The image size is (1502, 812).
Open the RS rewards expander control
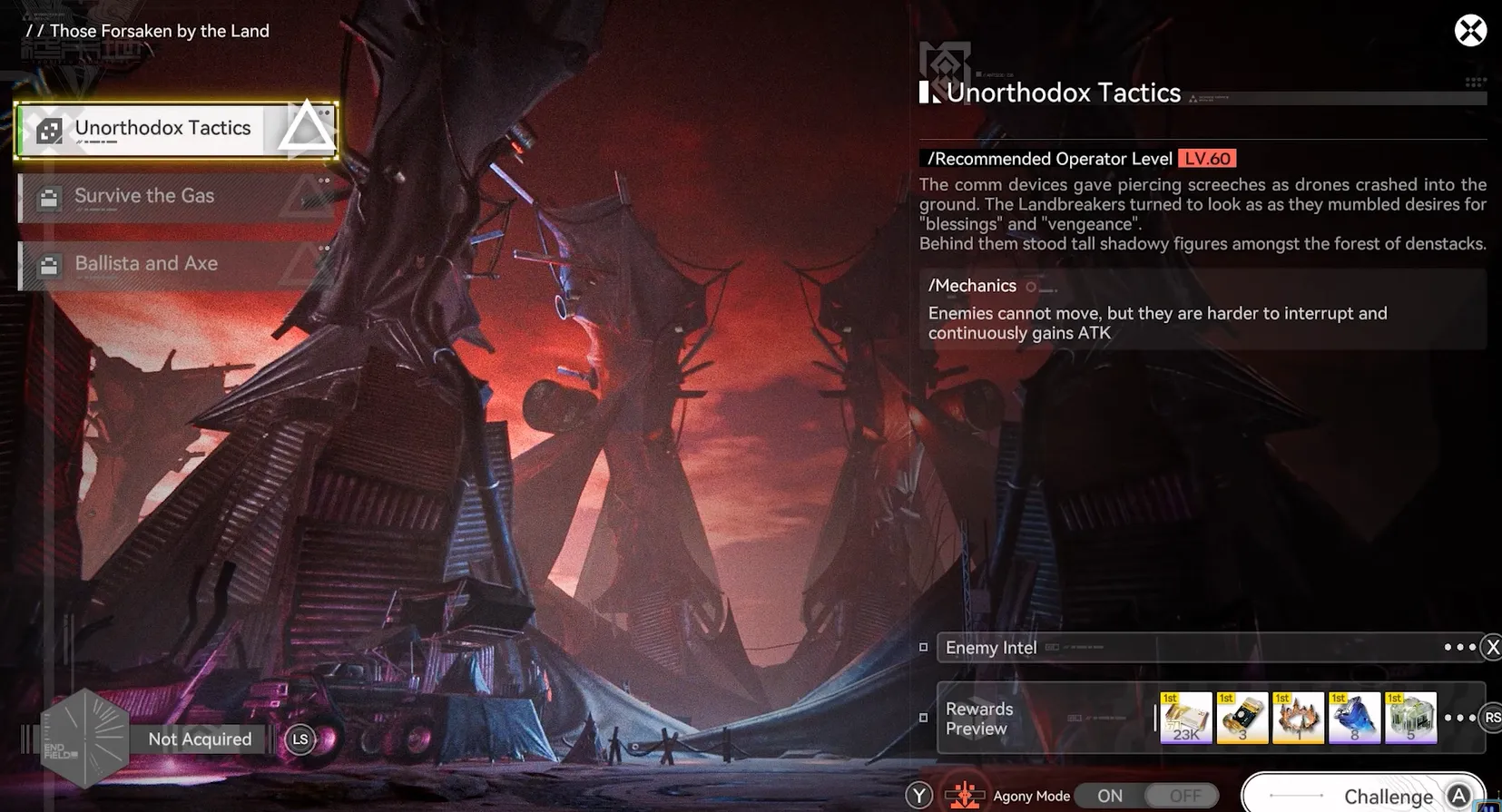pyautogui.click(x=1493, y=718)
